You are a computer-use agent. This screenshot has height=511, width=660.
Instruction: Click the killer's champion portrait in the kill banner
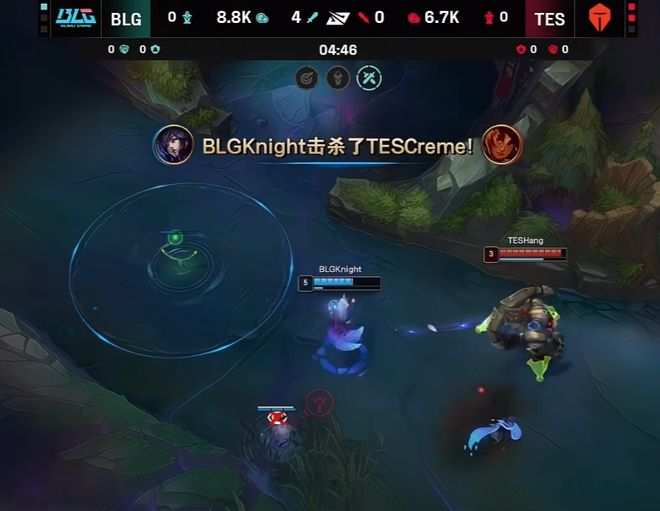click(x=173, y=146)
